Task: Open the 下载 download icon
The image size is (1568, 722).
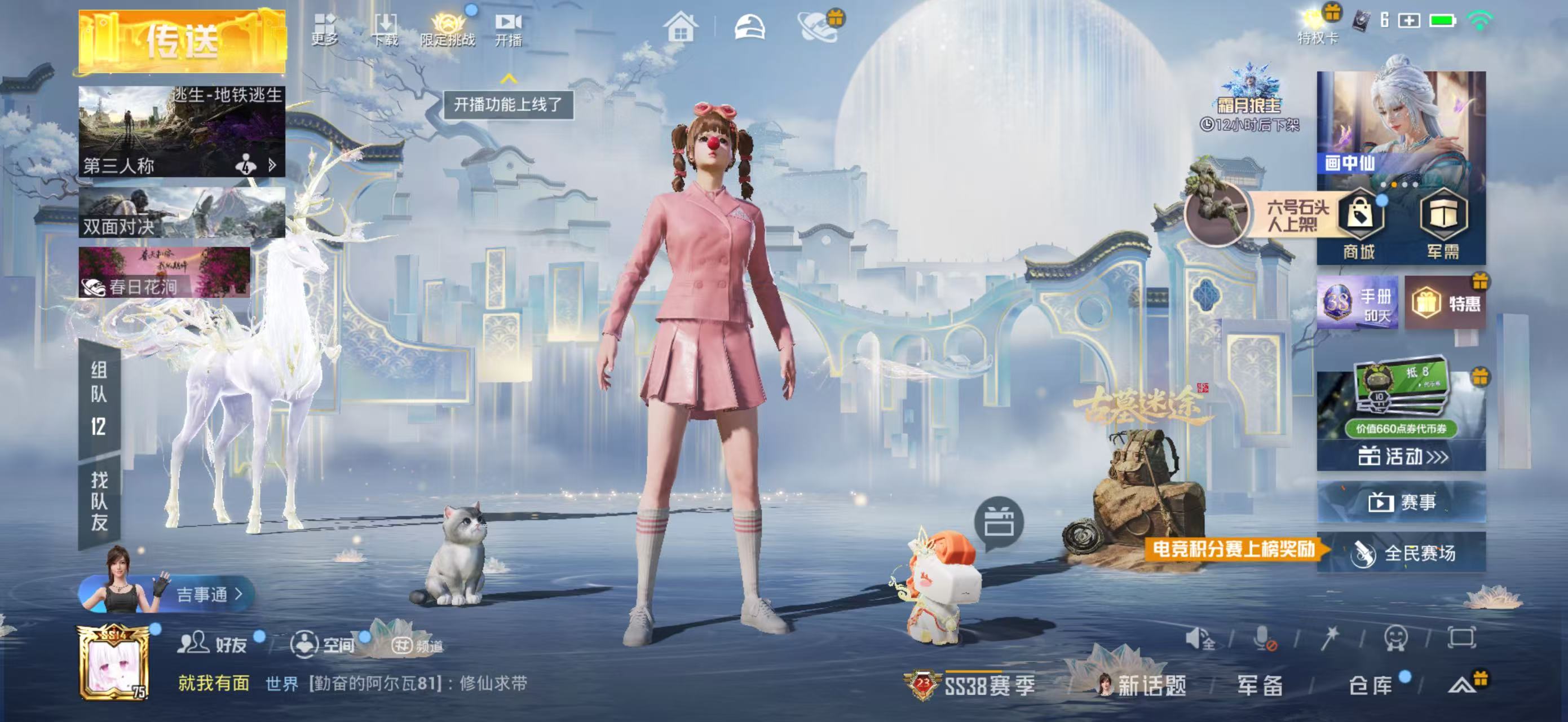Action: 385,30
